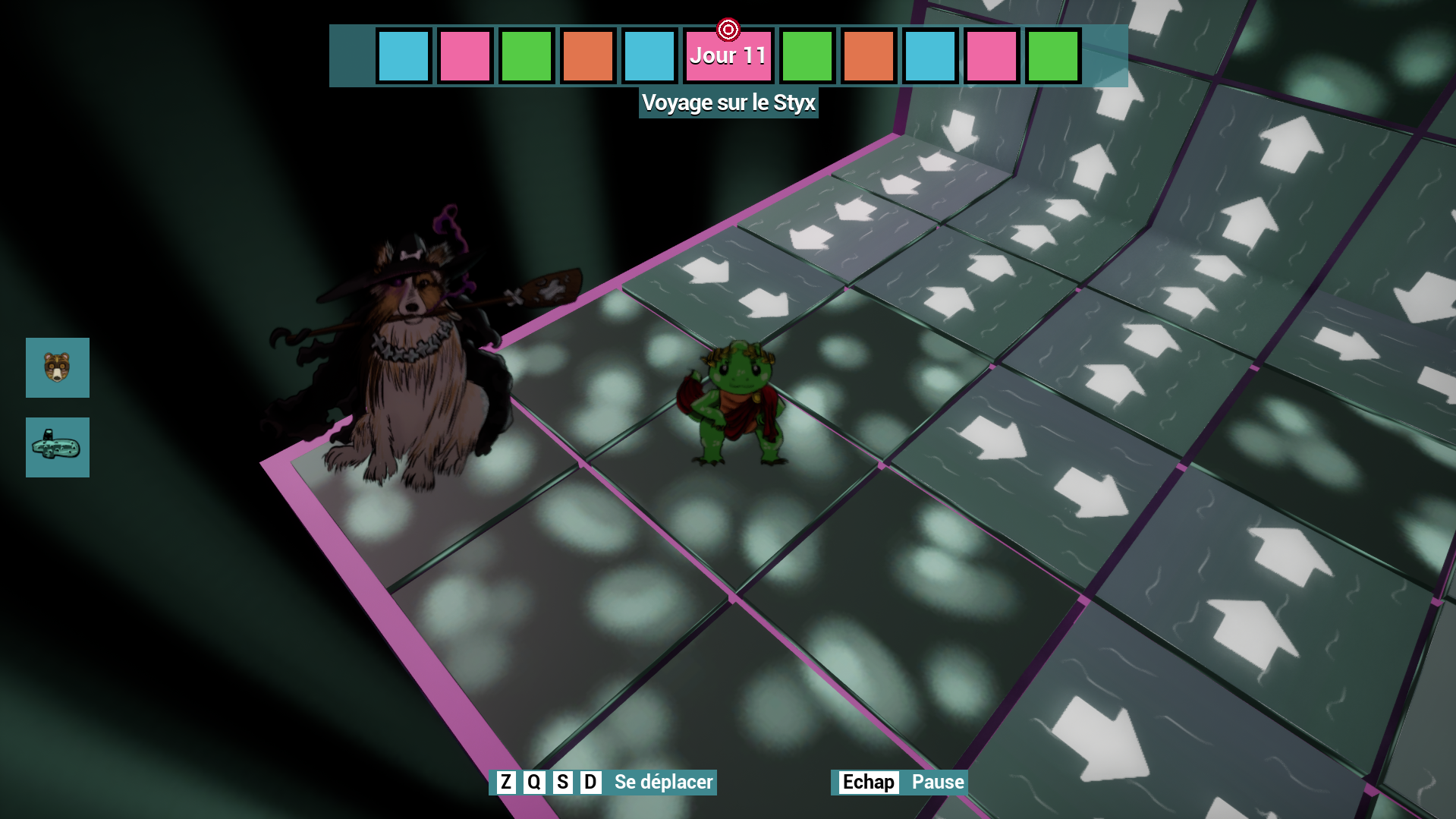Viewport: 1456px width, 819px height.
Task: Open the stone raft item in the sidebar
Action: 57,447
